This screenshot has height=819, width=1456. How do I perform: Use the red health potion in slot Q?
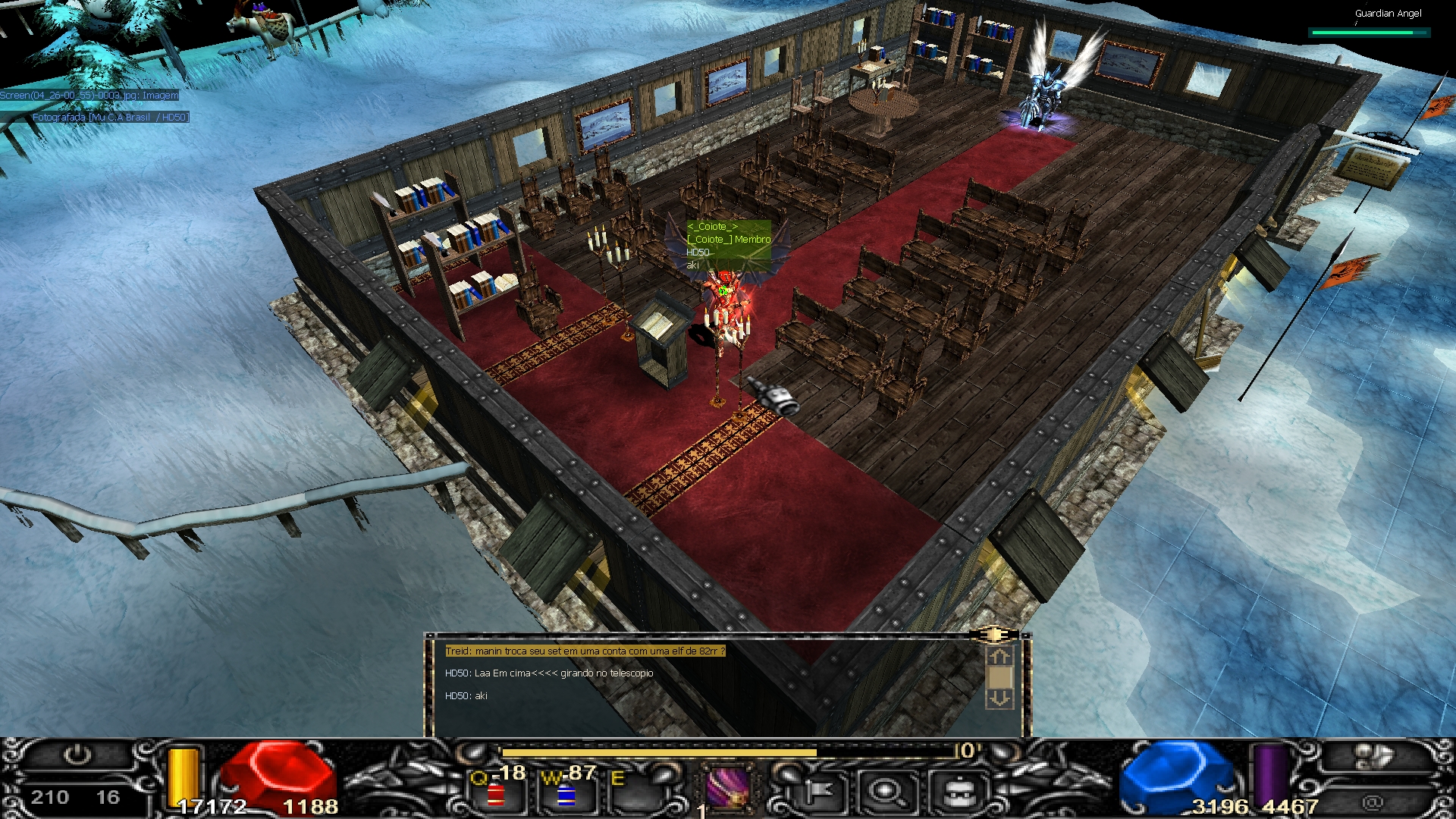click(497, 794)
